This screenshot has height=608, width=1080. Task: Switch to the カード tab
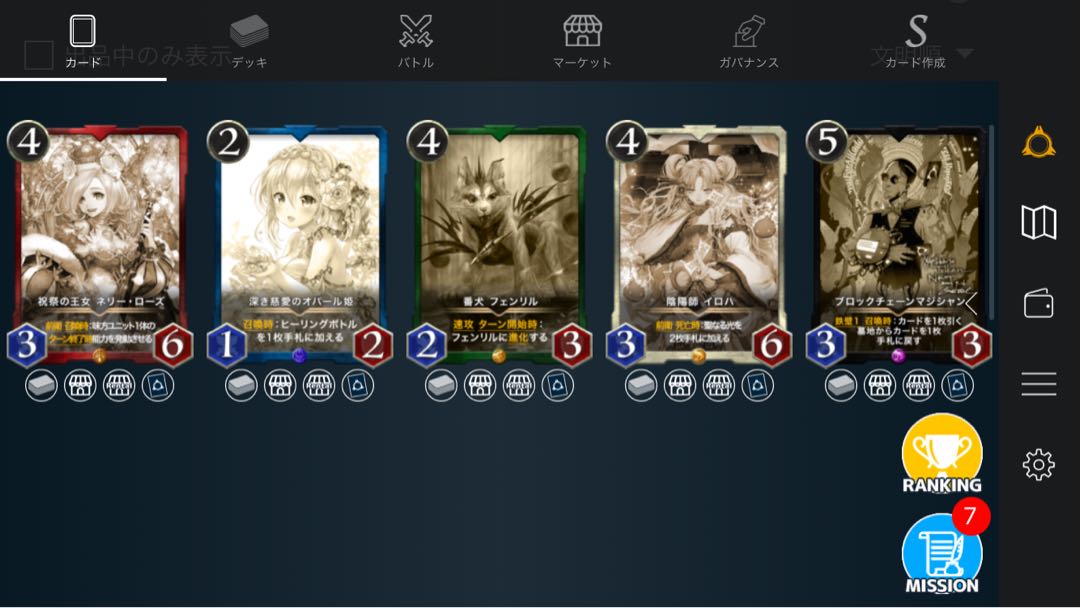click(x=83, y=41)
